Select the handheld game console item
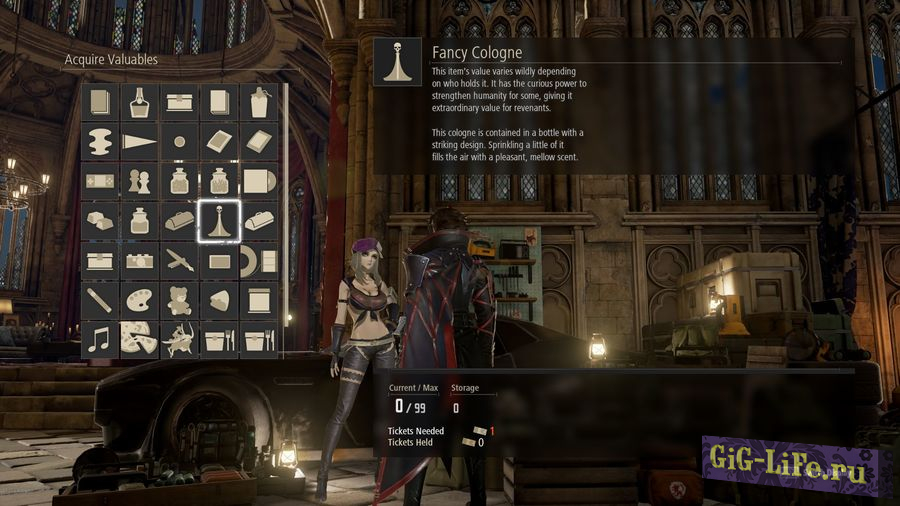The height and width of the screenshot is (506, 900). (x=100, y=181)
